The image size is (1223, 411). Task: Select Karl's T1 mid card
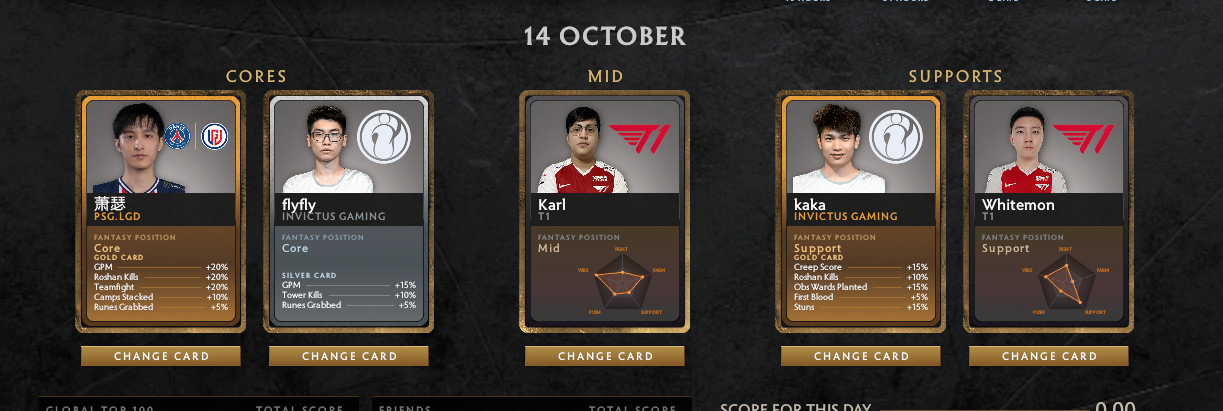(605, 212)
